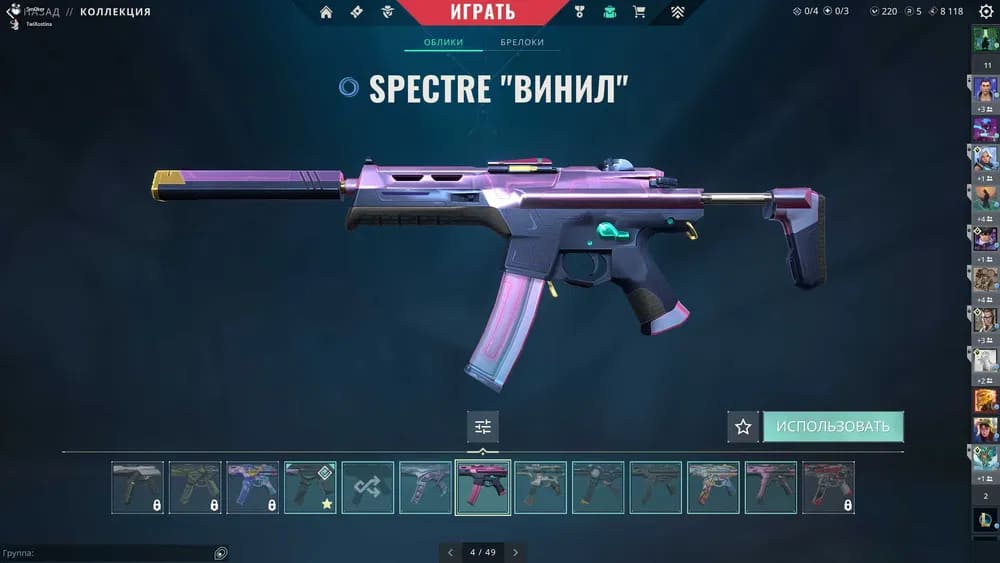The width and height of the screenshot is (1000, 563).
Task: Pick the locked olive green Spectre skin
Action: tap(195, 487)
